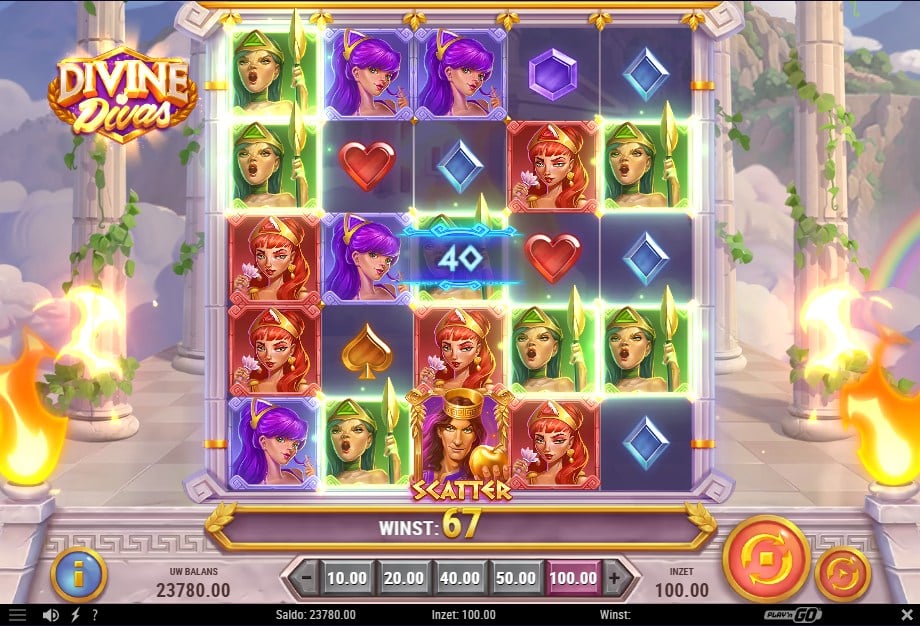Close the game with the X button

click(x=905, y=615)
